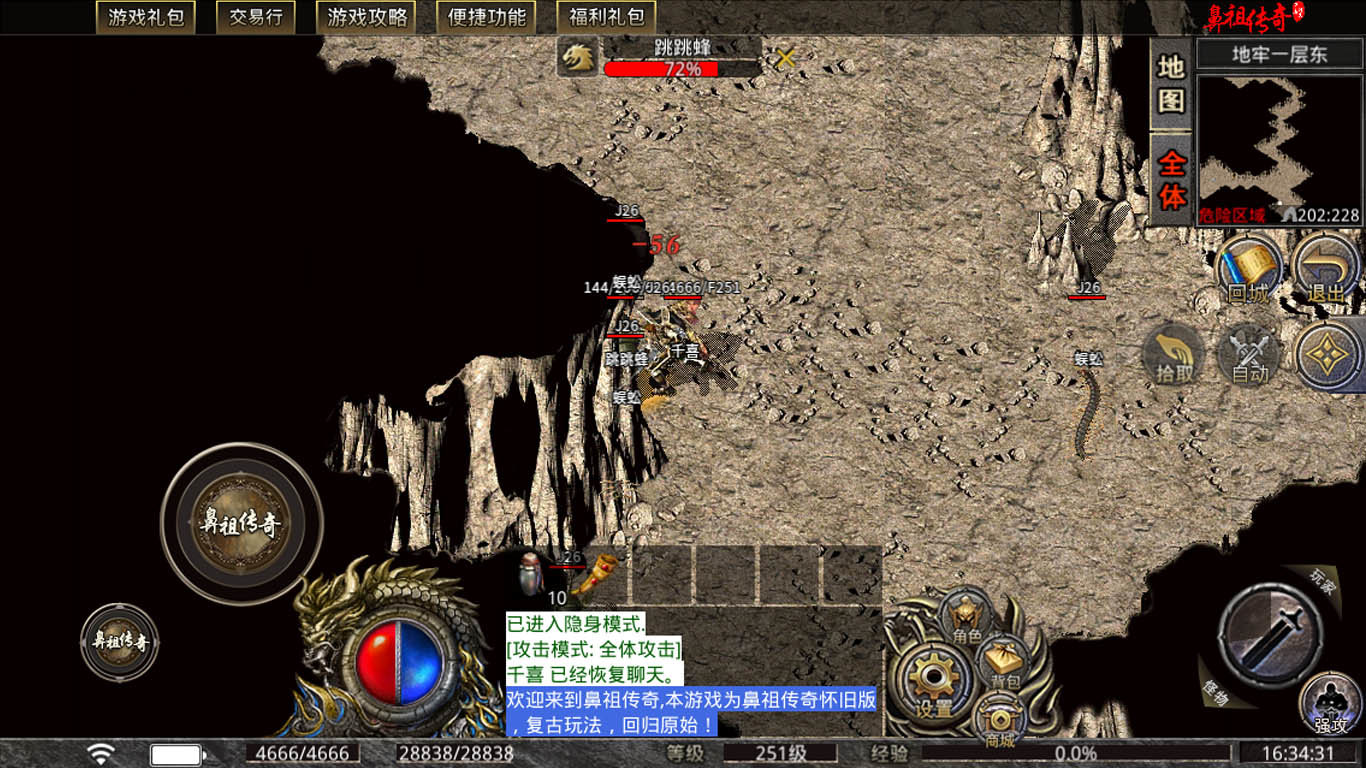Toggle the 全体 attack mode button

(1171, 180)
